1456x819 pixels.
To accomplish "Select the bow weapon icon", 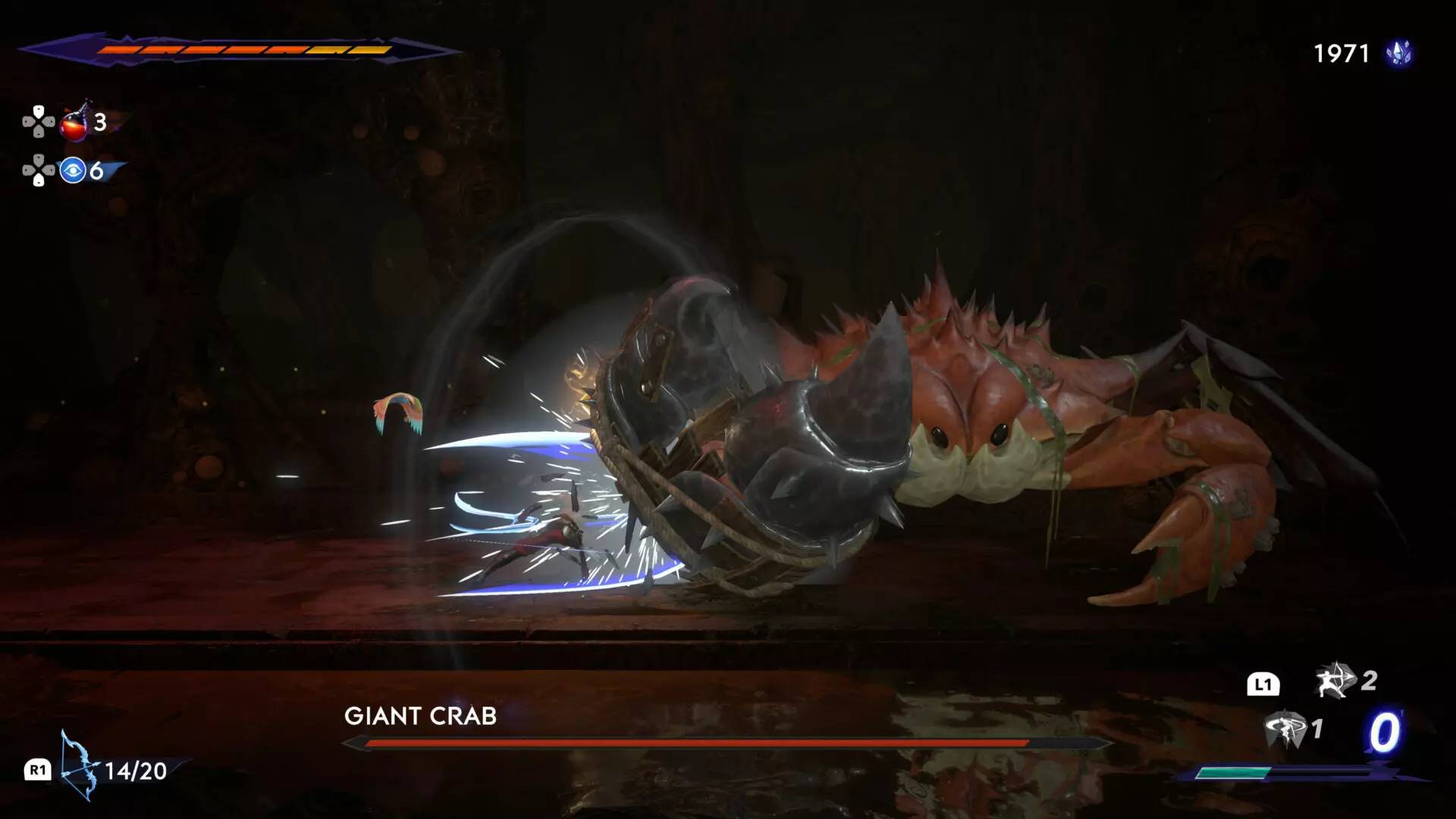I will click(79, 766).
